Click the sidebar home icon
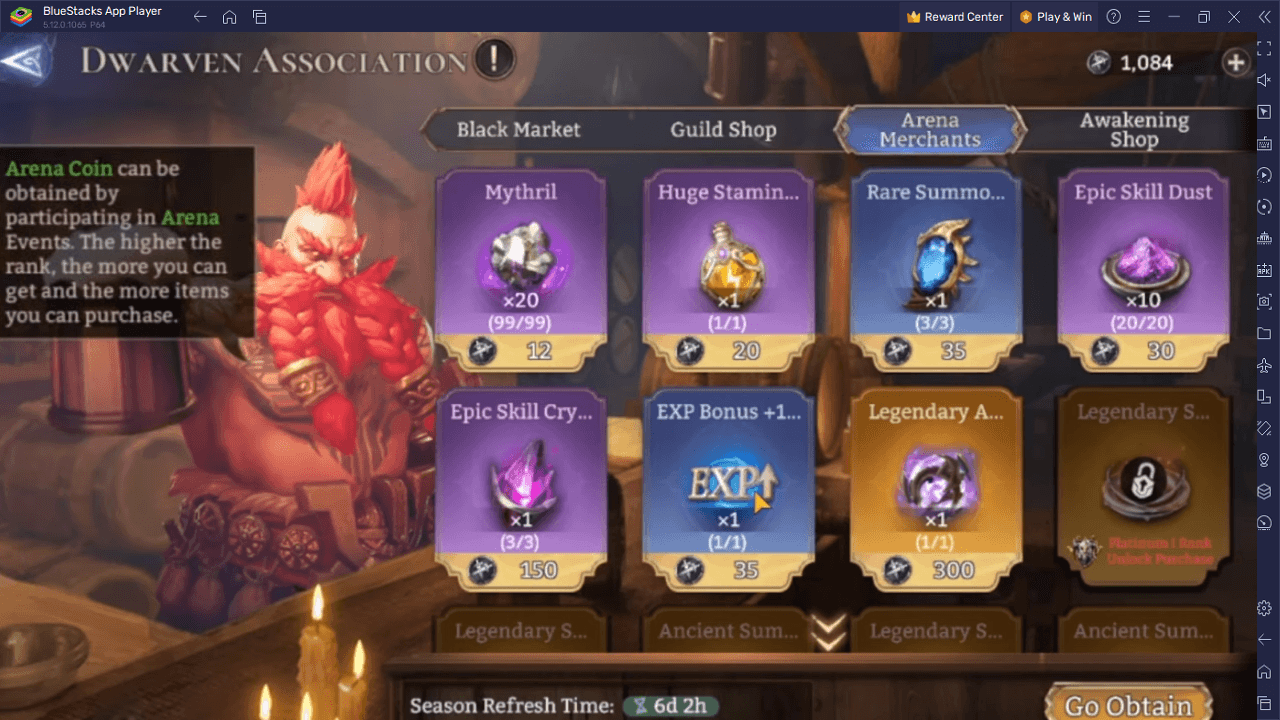 pyautogui.click(x=1263, y=672)
